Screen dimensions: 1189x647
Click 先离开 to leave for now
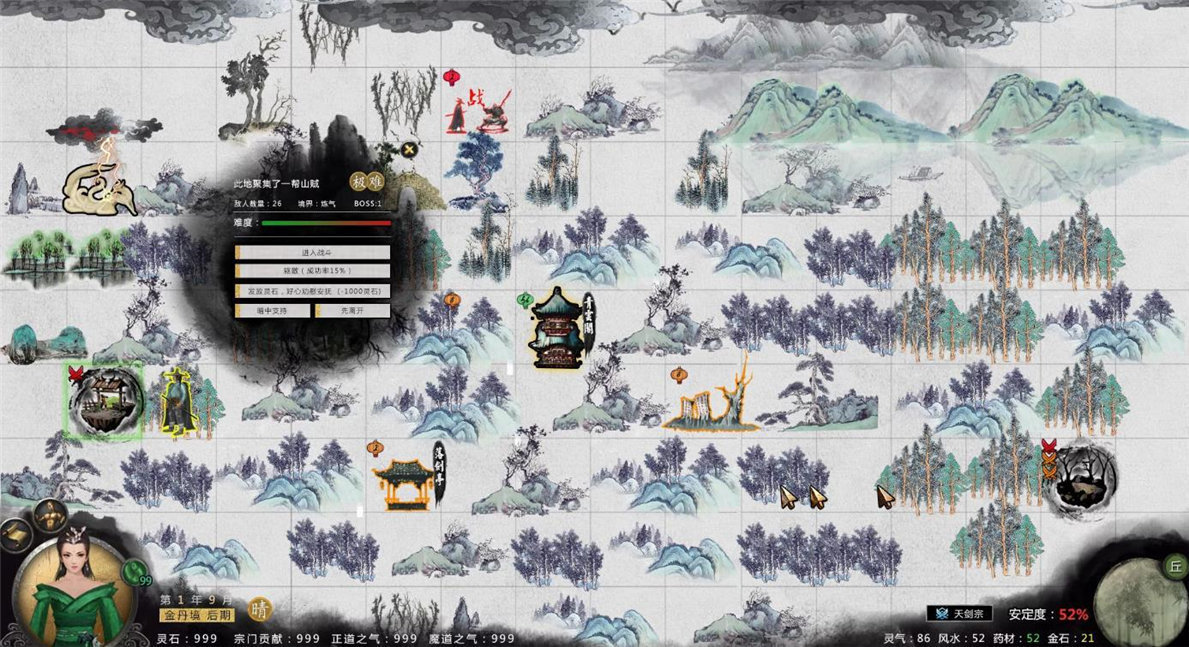point(352,311)
